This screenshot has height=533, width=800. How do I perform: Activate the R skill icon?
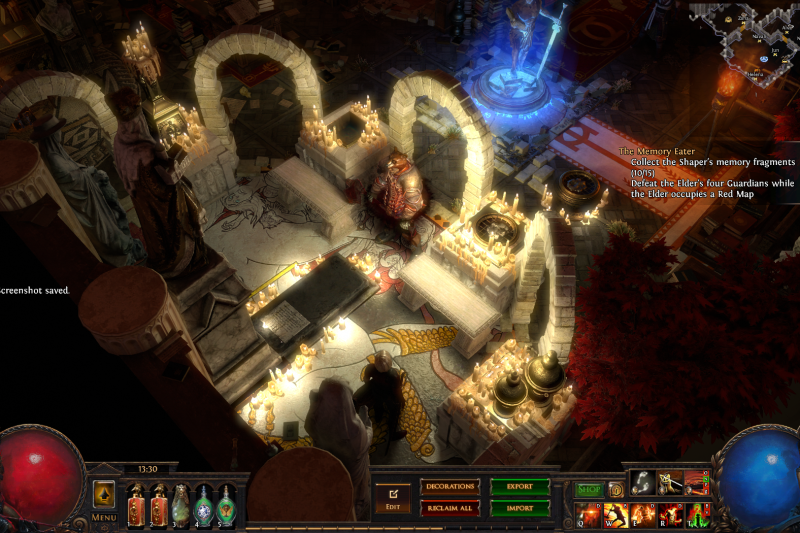pos(669,515)
